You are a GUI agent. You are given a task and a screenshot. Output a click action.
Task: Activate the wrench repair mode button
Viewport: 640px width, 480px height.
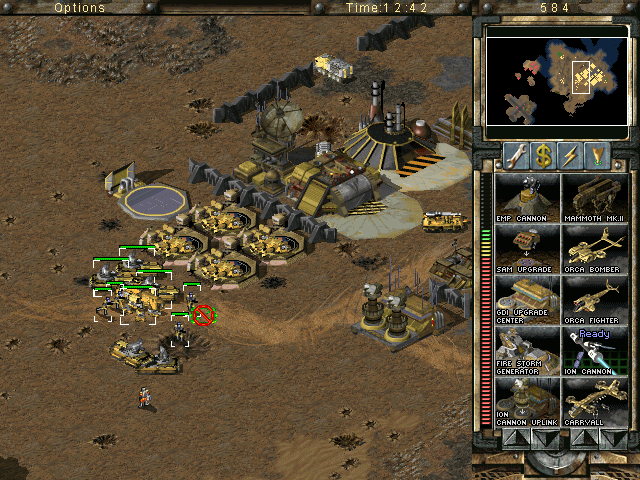[516, 155]
